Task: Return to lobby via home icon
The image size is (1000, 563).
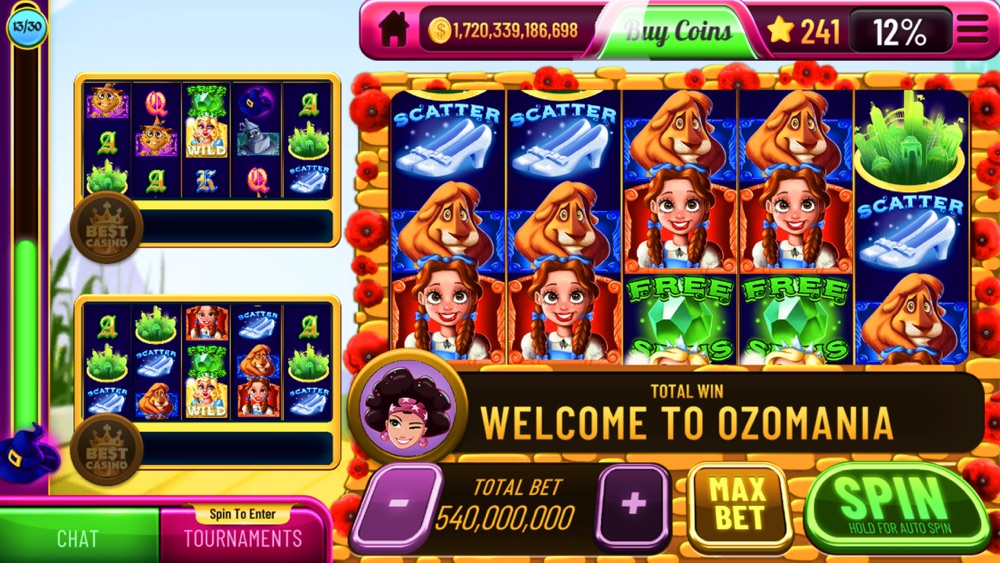Action: (x=393, y=30)
